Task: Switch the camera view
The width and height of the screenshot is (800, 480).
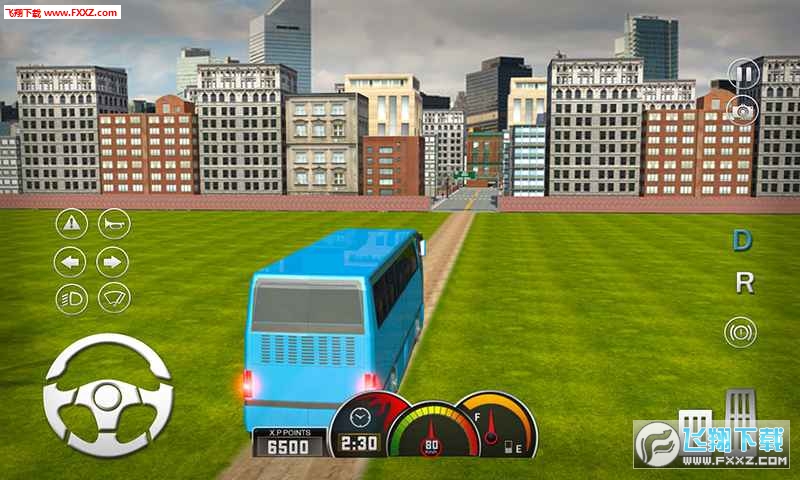Action: tap(743, 110)
